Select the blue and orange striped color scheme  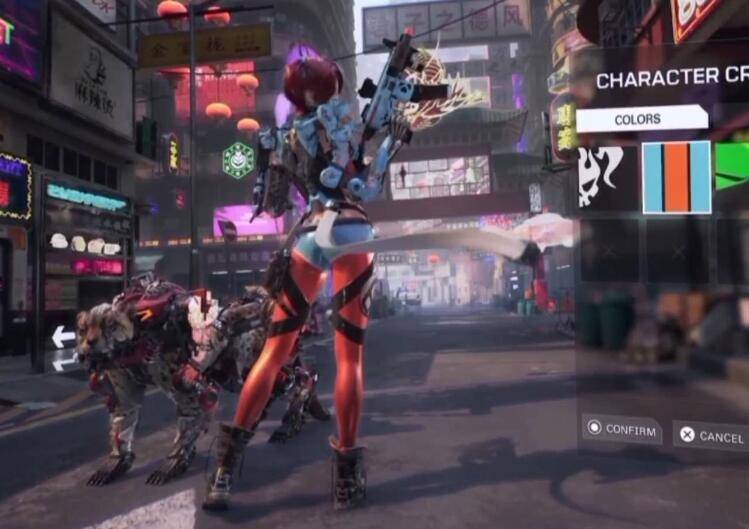coord(676,177)
